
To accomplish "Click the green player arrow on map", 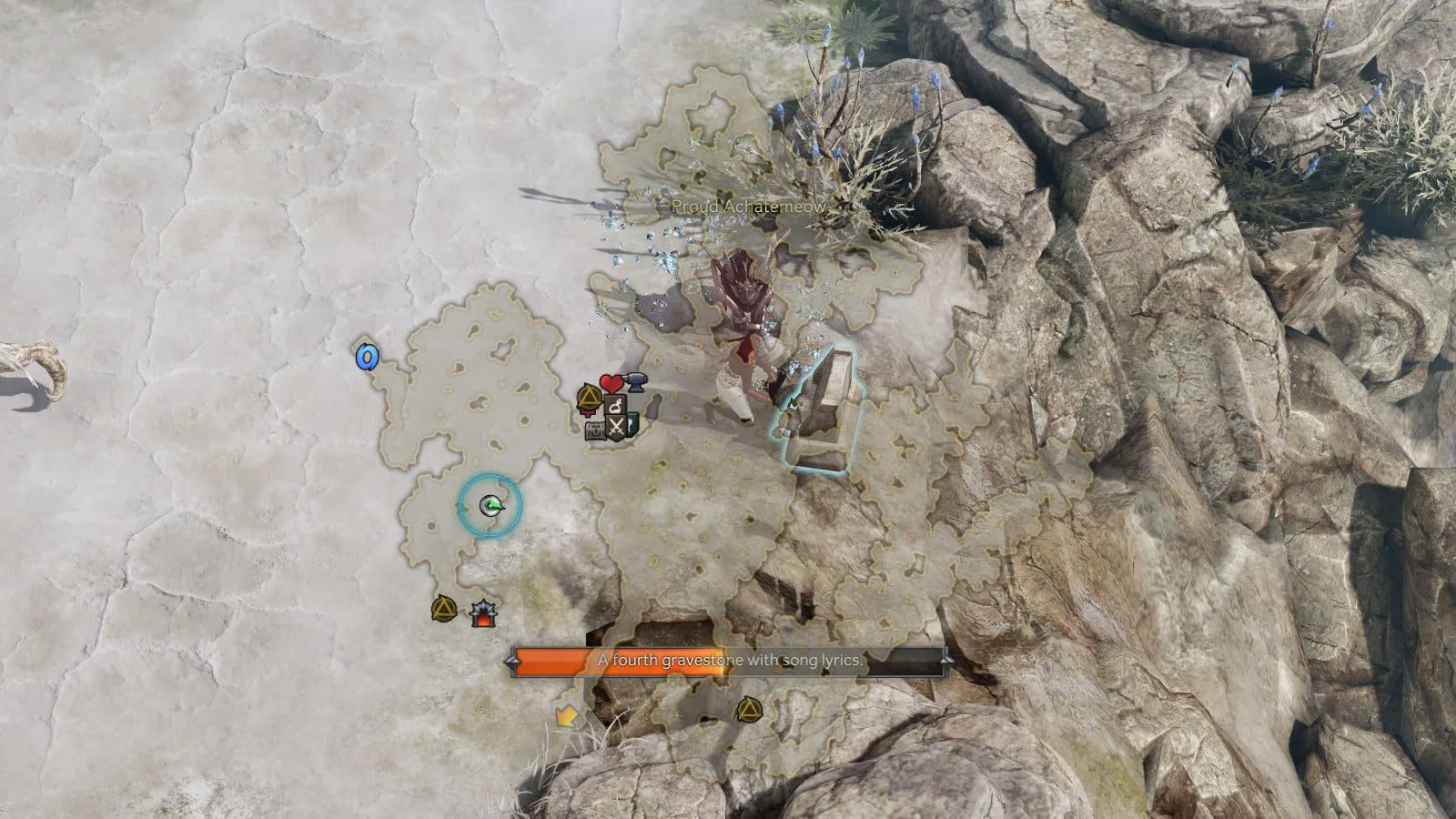I will pos(490,505).
